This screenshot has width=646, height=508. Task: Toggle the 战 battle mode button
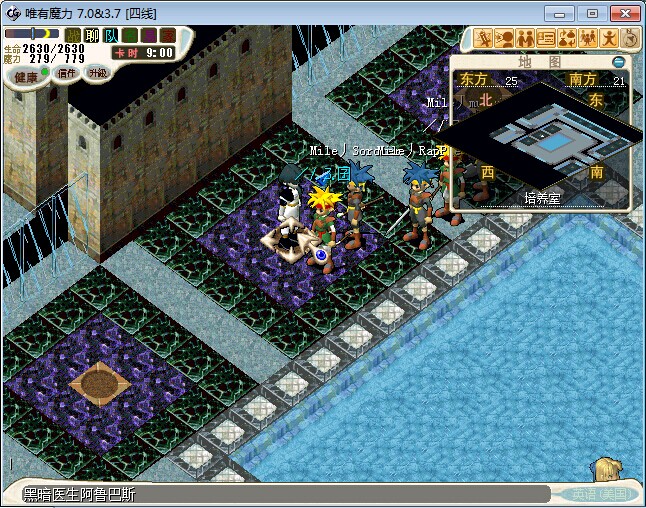pyautogui.click(x=72, y=36)
